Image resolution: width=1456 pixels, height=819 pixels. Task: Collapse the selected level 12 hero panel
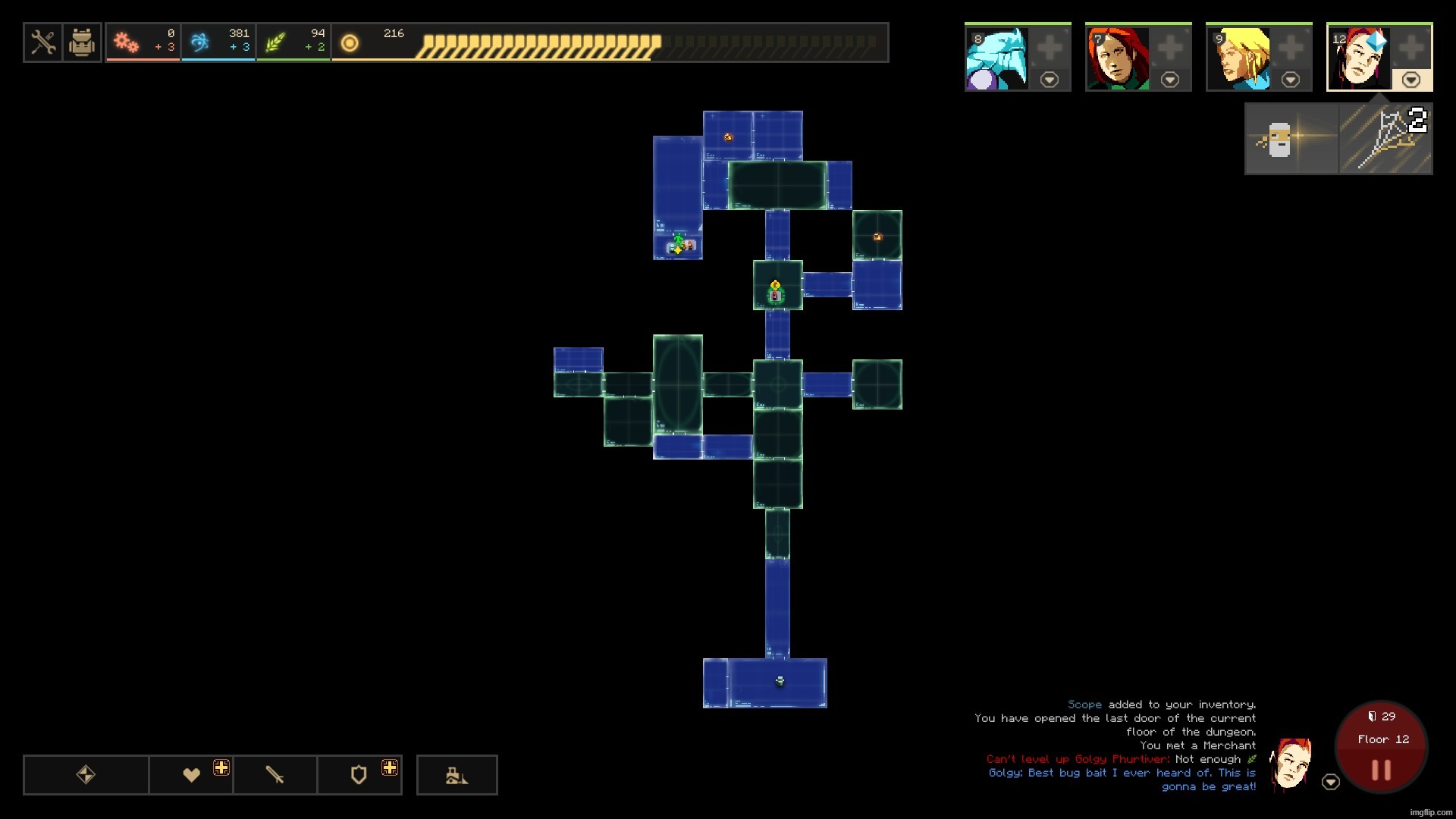[1412, 79]
